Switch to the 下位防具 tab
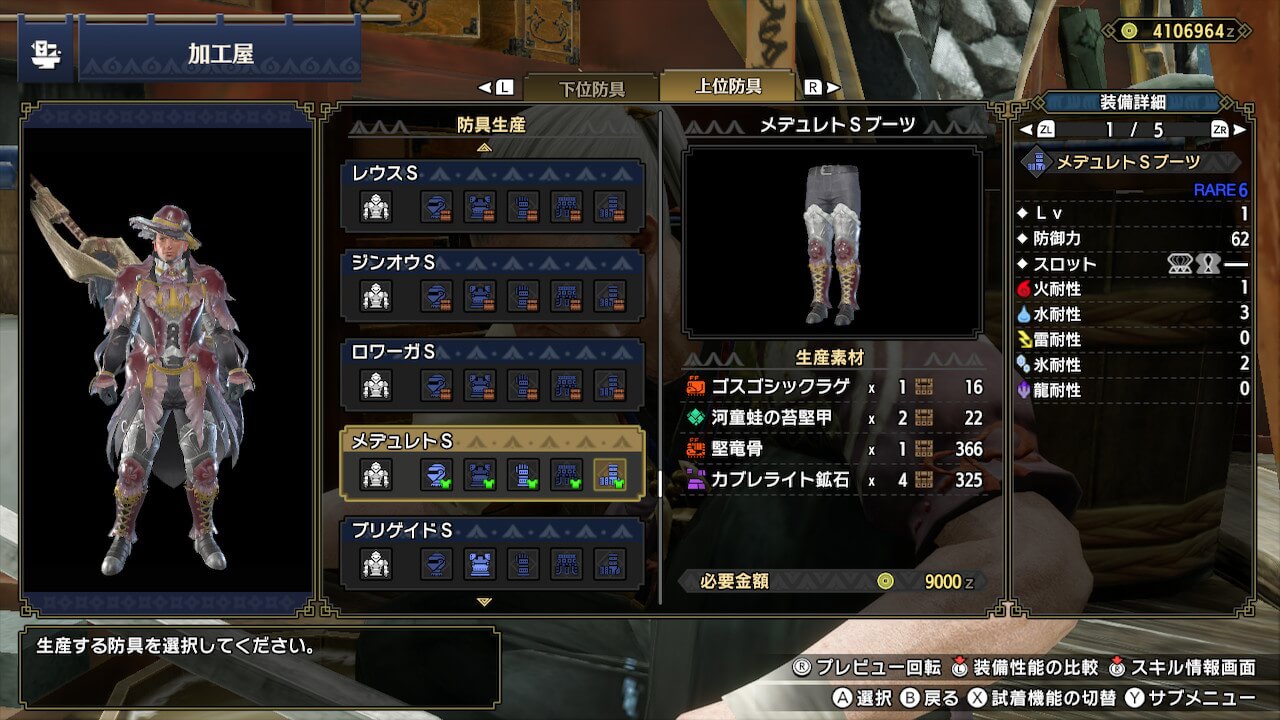Screen dimensions: 1280x720 [591, 88]
